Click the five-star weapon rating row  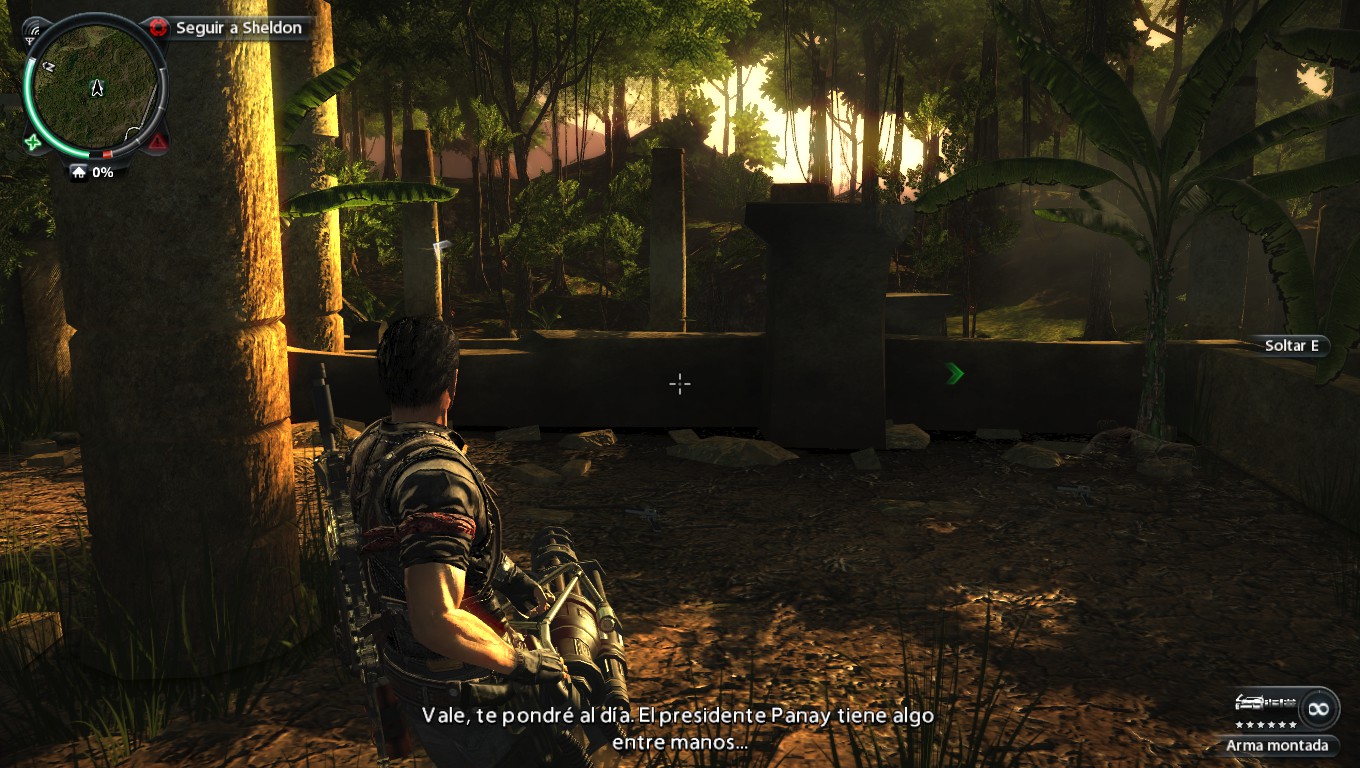1266,725
